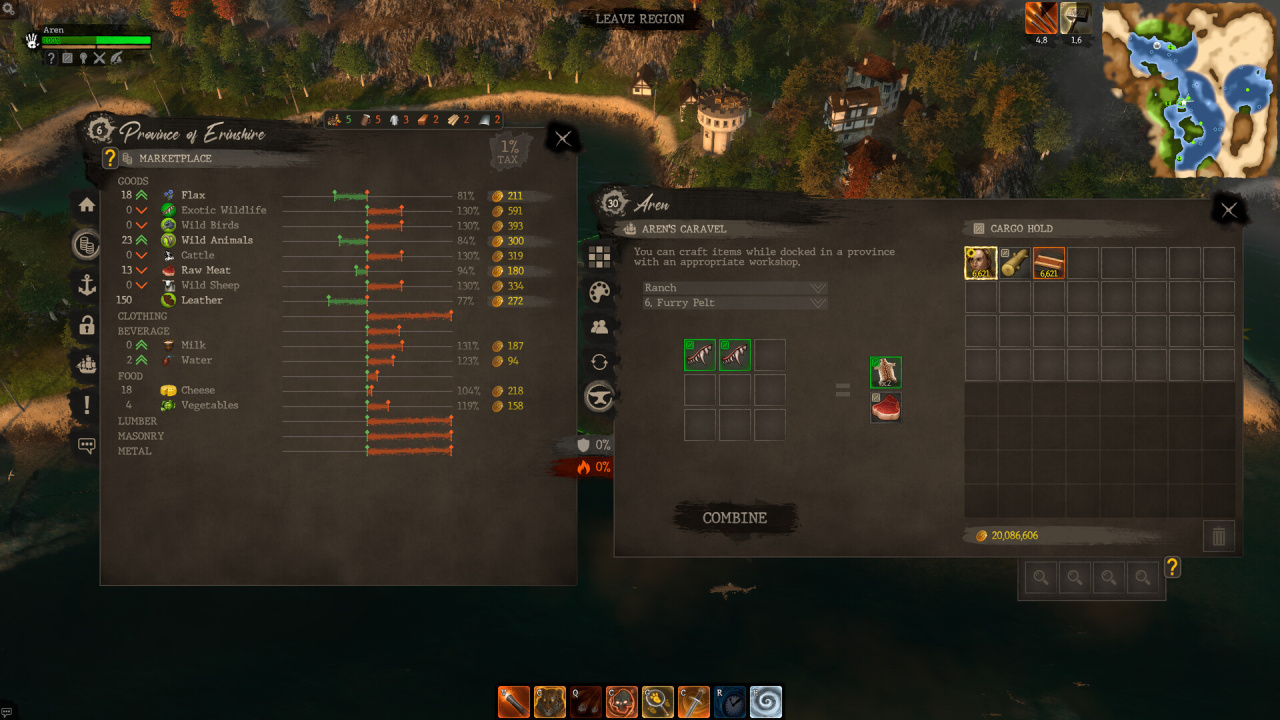Viewport: 1280px width, 720px height.
Task: Switch to the paint palette tab
Action: 599,291
